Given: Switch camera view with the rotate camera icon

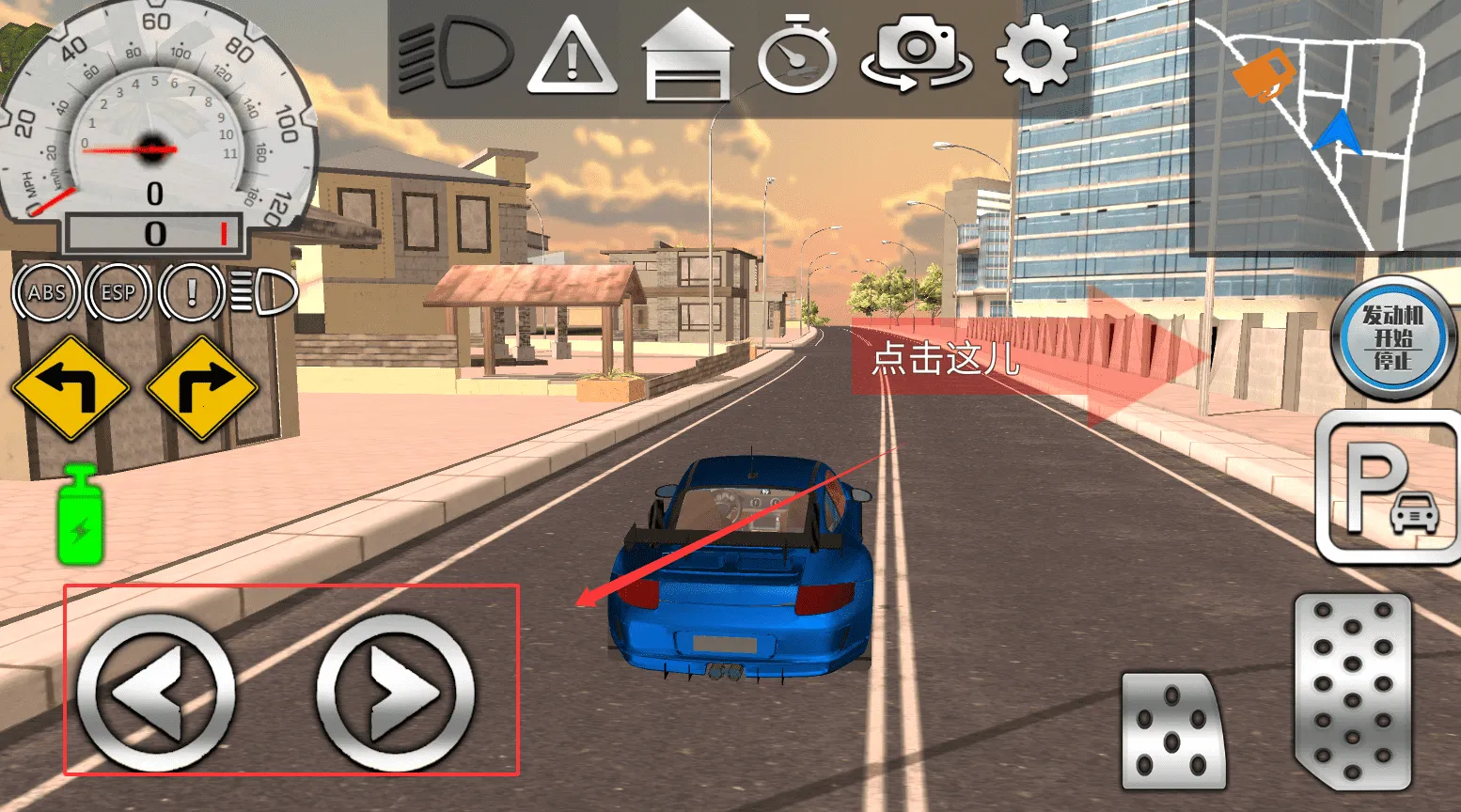Looking at the screenshot, I should point(917,55).
